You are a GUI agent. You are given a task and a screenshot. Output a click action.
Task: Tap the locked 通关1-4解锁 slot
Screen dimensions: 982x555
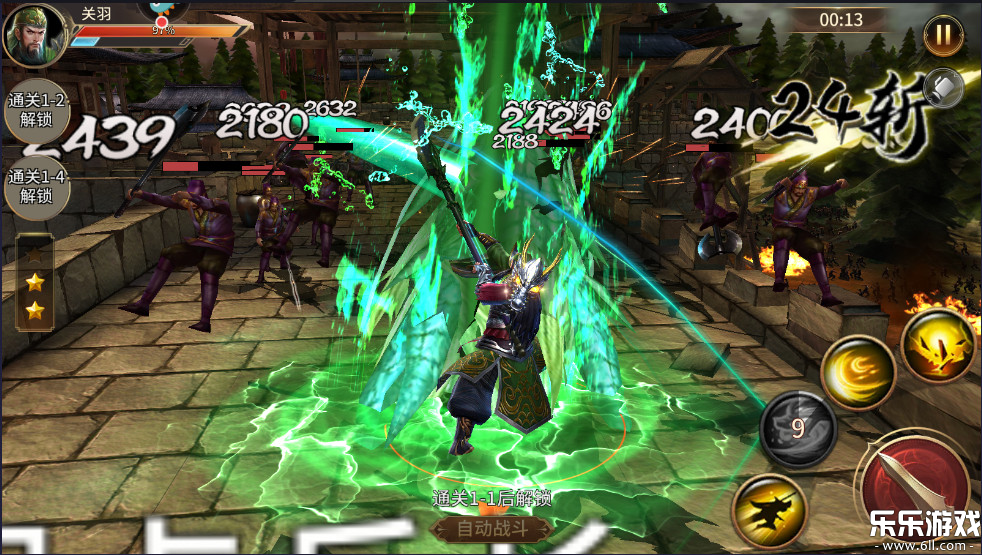pos(37,187)
